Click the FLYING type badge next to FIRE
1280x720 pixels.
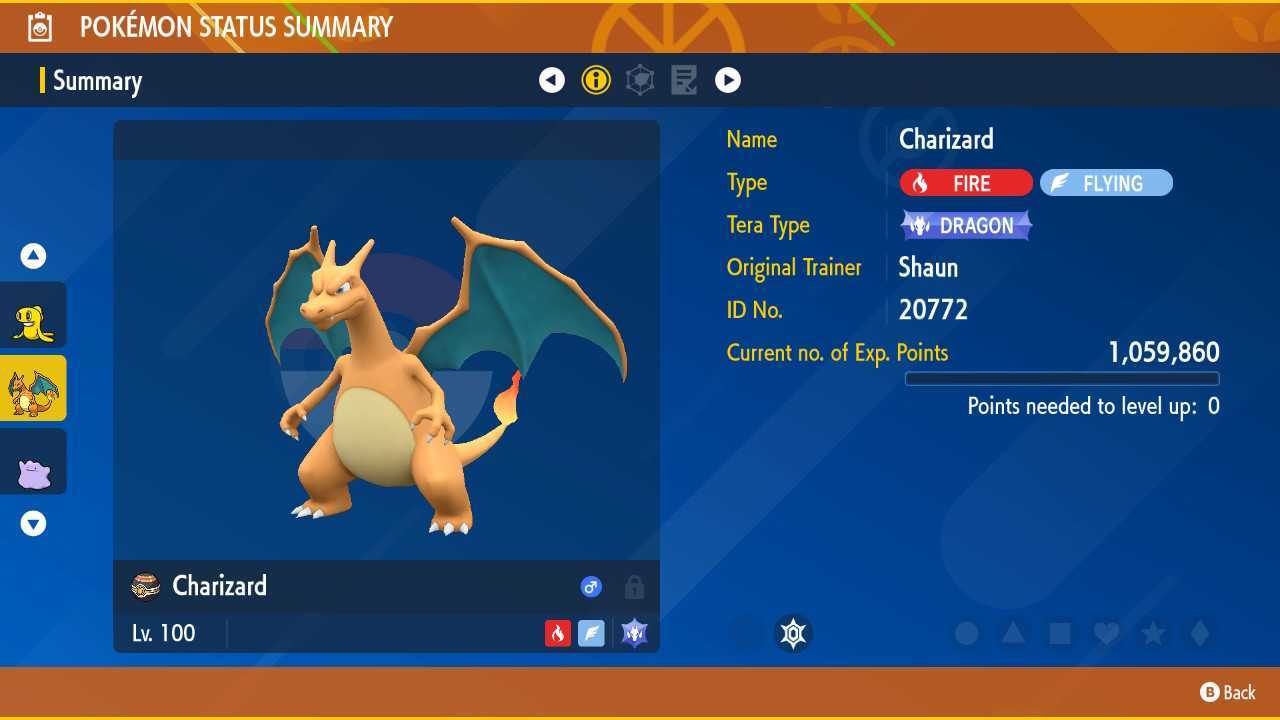pyautogui.click(x=1106, y=183)
